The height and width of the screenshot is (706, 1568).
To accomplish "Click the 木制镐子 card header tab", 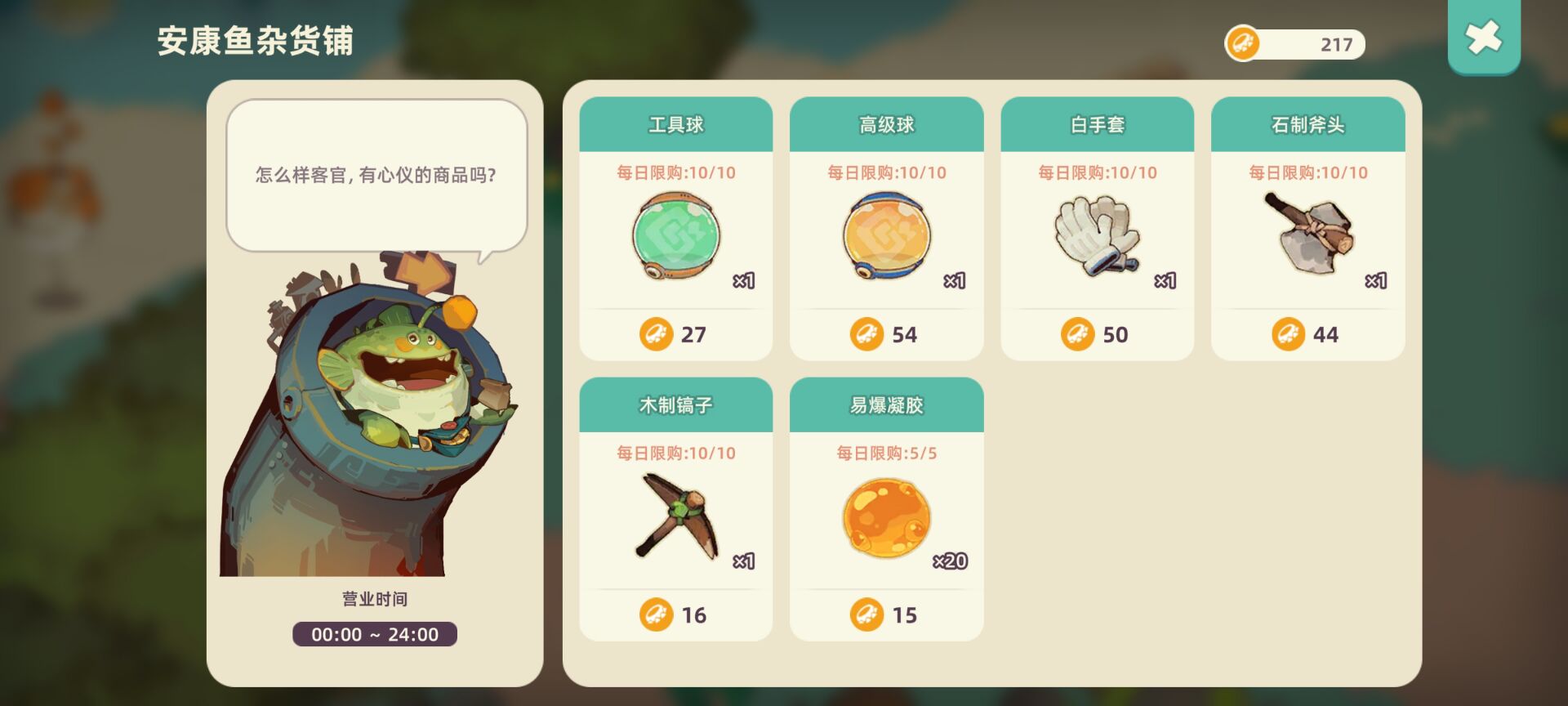I will coord(675,404).
